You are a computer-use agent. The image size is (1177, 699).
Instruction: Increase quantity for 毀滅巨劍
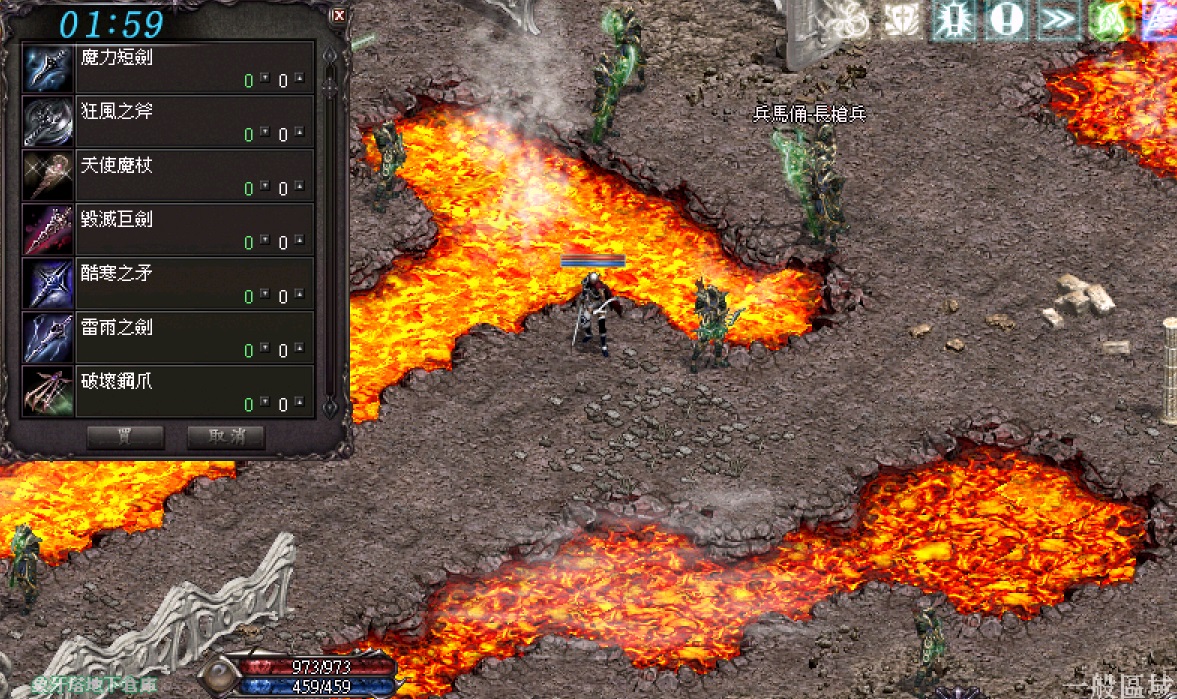click(x=298, y=238)
